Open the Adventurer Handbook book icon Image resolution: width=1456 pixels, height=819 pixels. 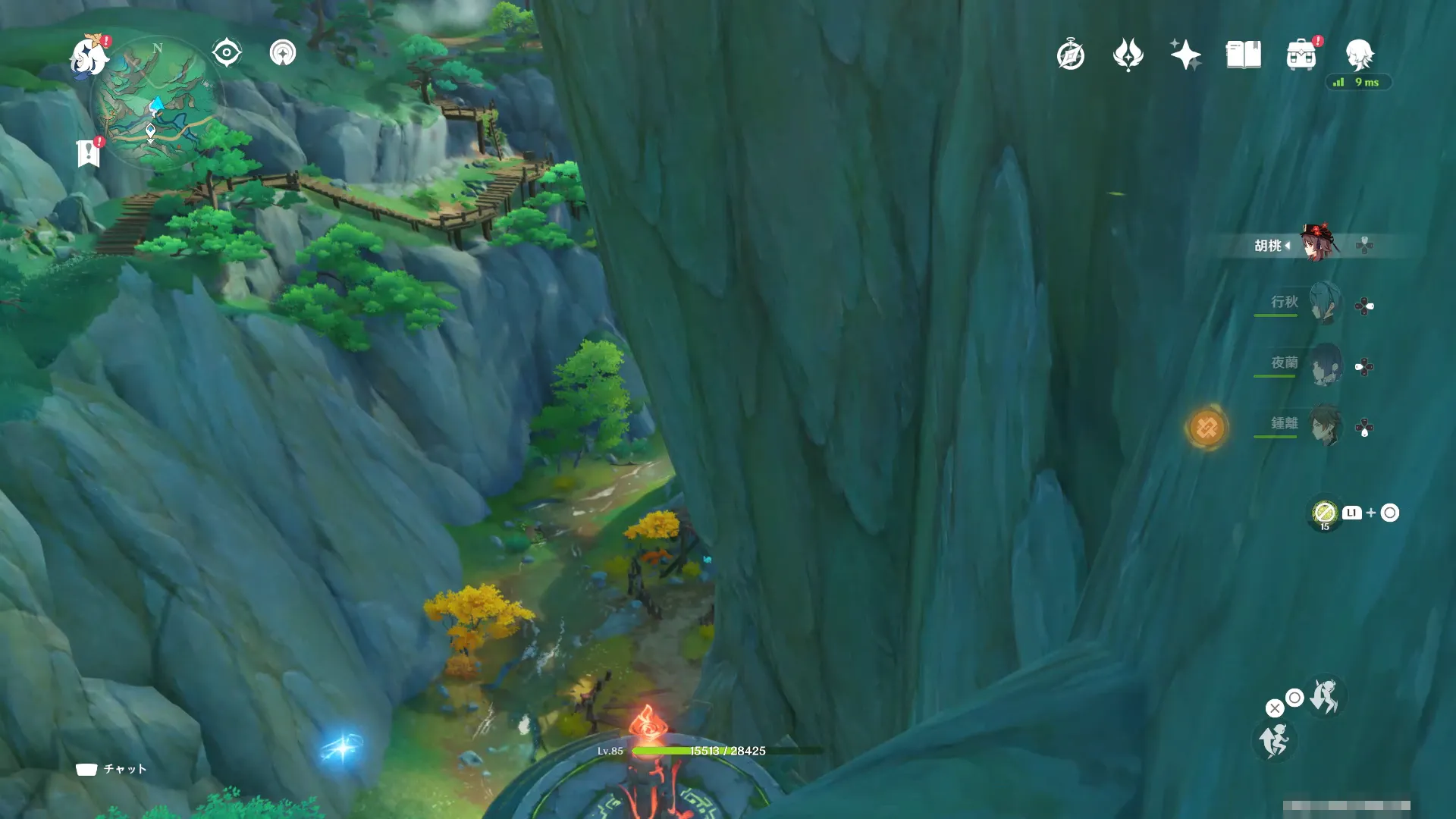point(1243,55)
